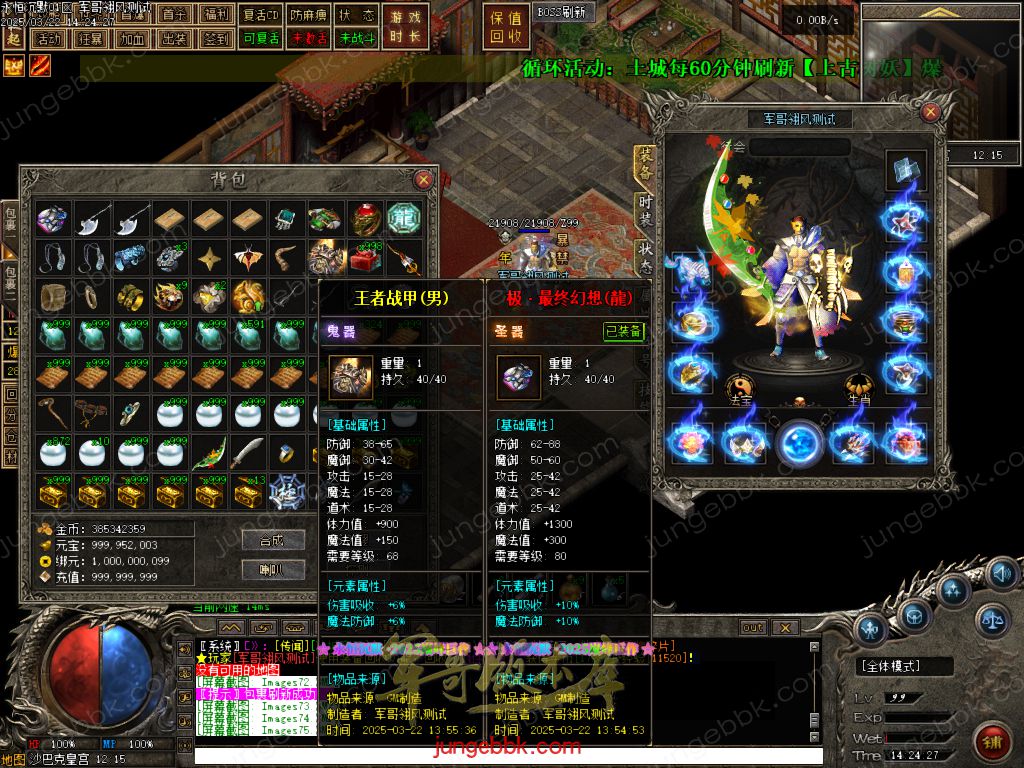
Task: Open the 福利 welfare menu
Action: click(x=214, y=15)
